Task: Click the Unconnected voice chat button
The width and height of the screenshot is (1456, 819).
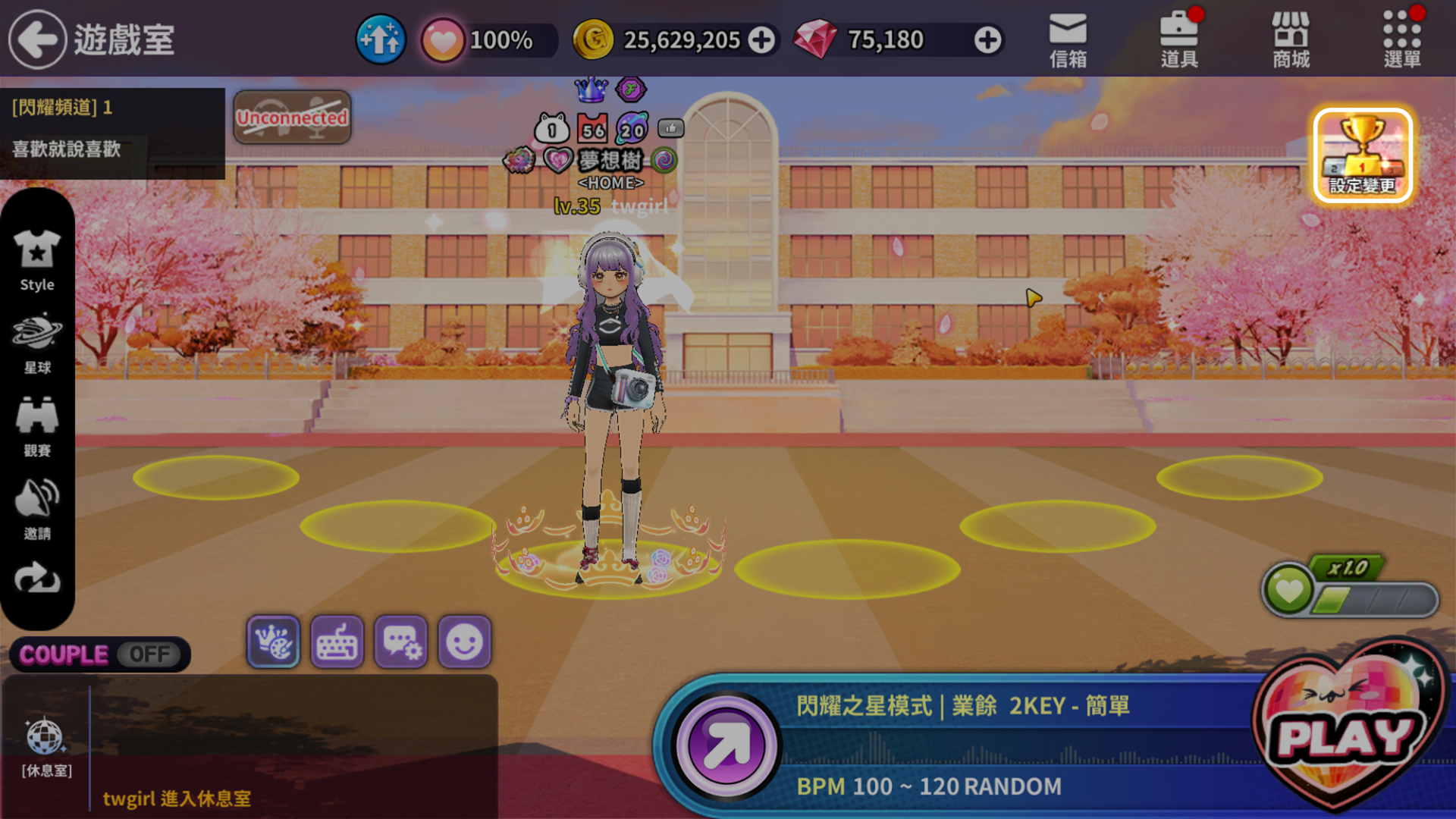Action: tap(292, 118)
